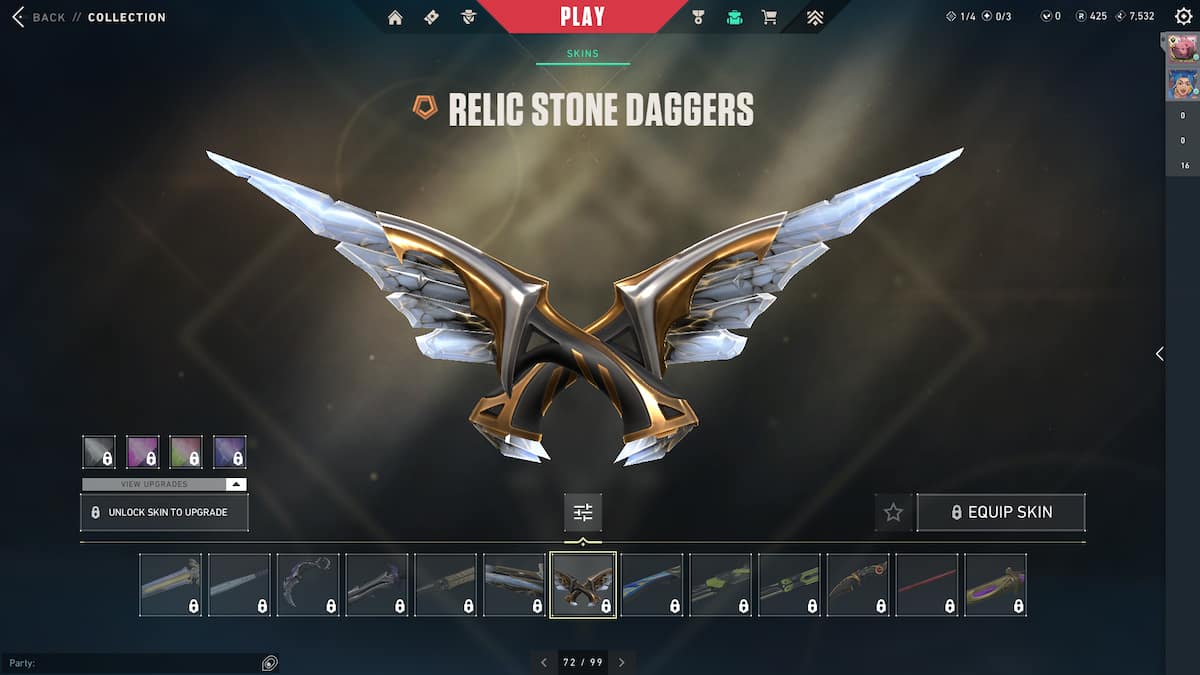
Task: Open the Agents tab icon
Action: [468, 17]
